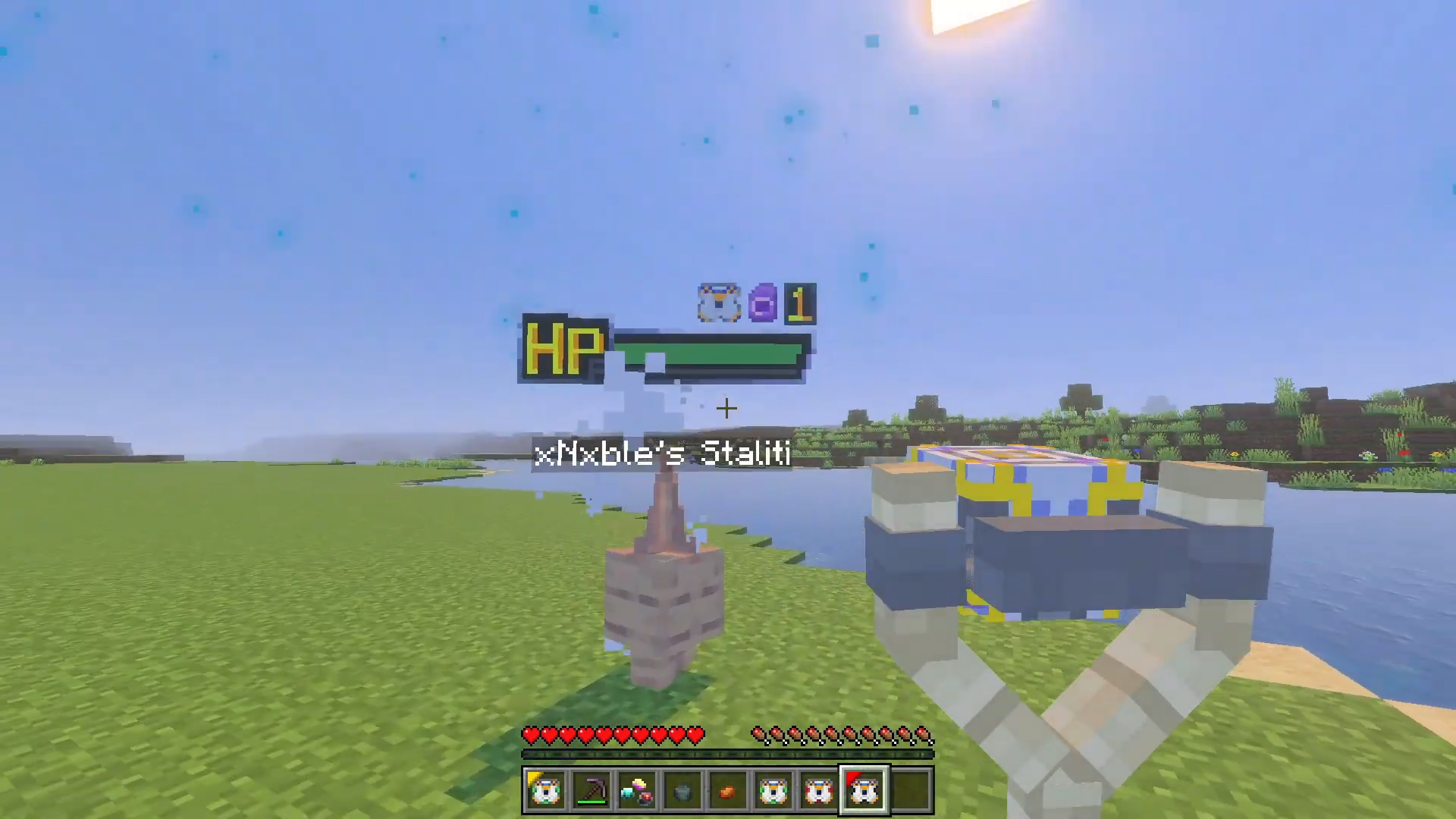1456x819 pixels.
Task: Pick the orange raw copper slot
Action: pyautogui.click(x=727, y=791)
